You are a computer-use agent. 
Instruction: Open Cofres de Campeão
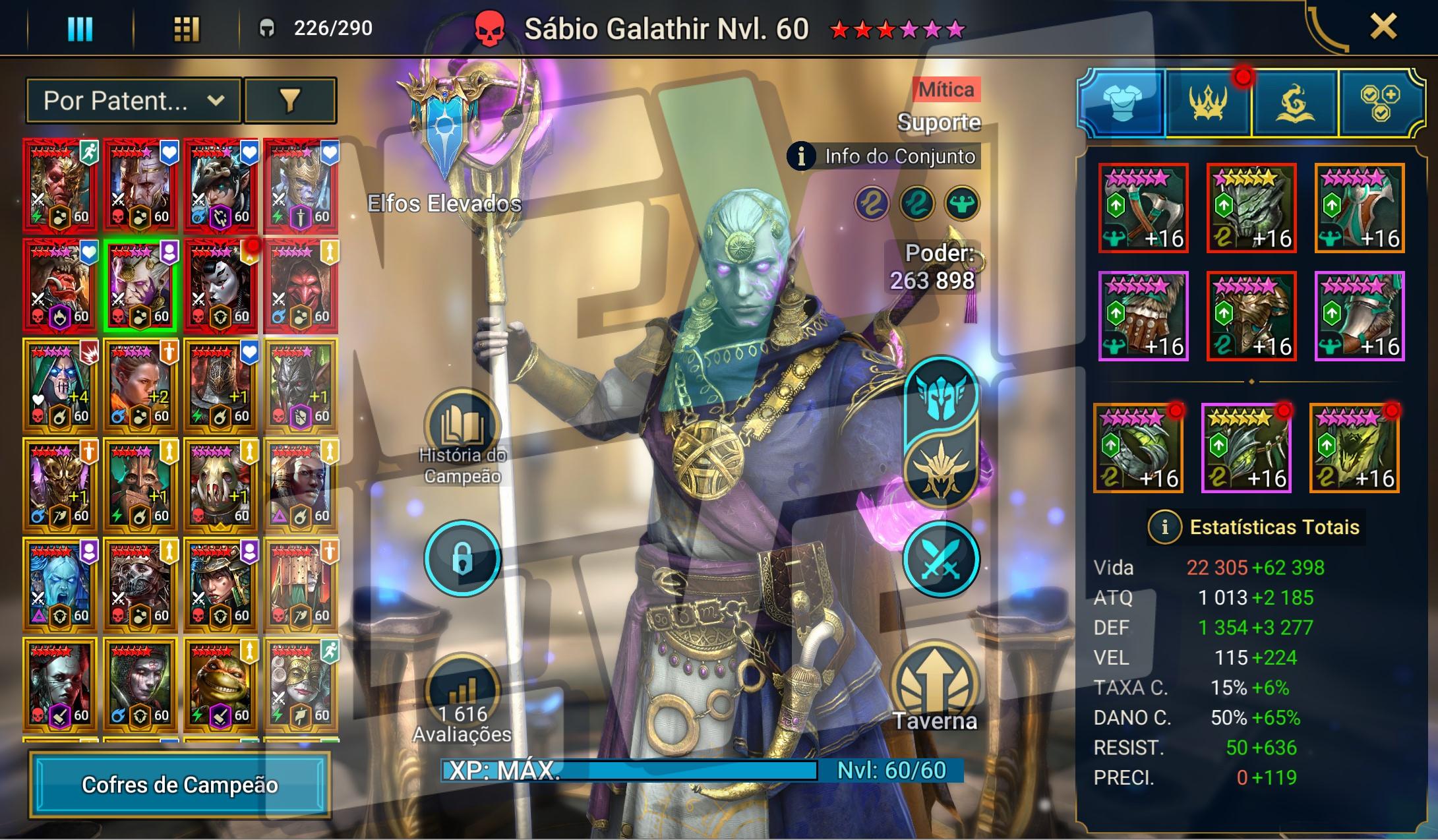coord(179,785)
